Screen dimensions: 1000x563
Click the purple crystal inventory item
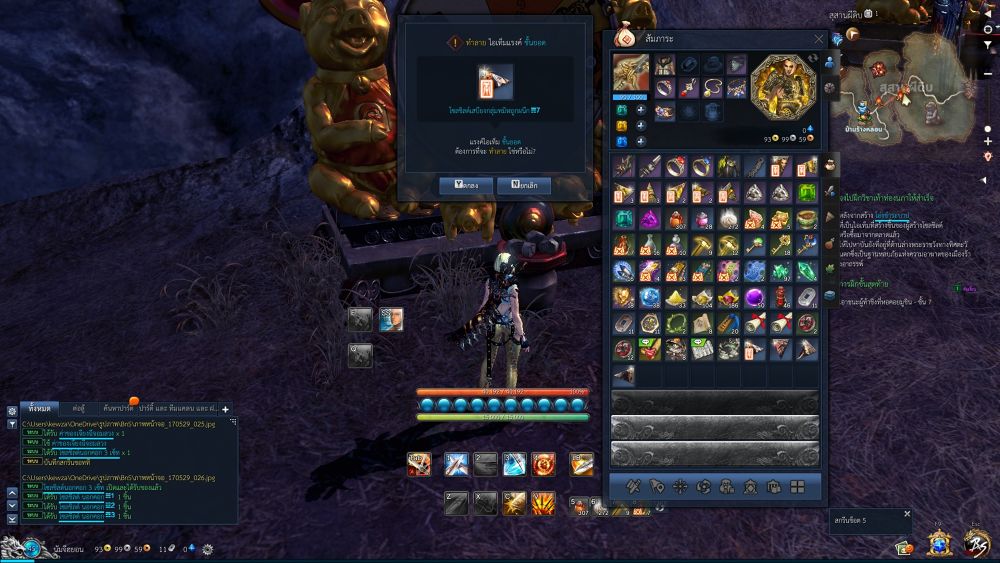[x=650, y=220]
